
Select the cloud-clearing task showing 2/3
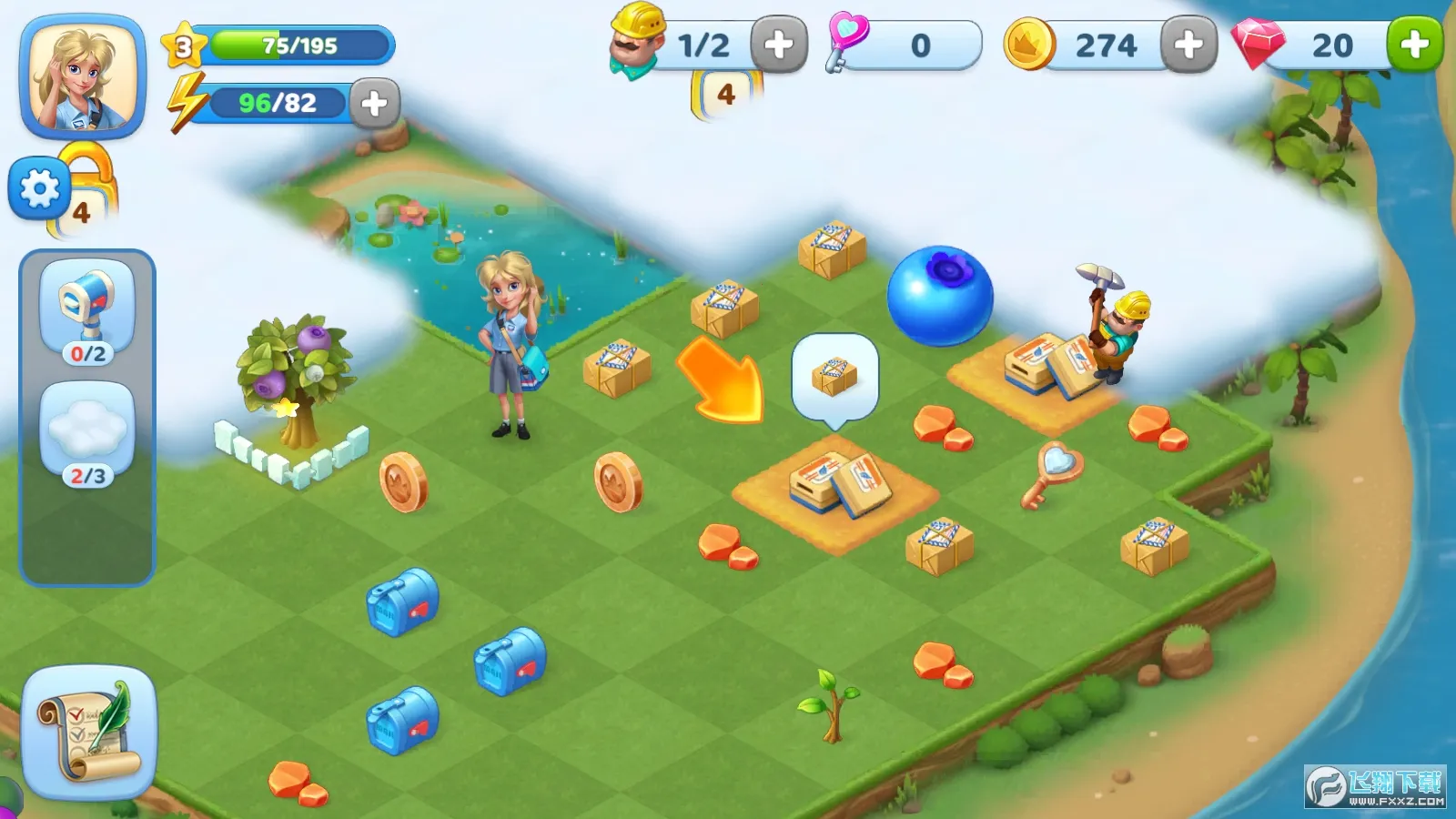pyautogui.click(x=86, y=428)
